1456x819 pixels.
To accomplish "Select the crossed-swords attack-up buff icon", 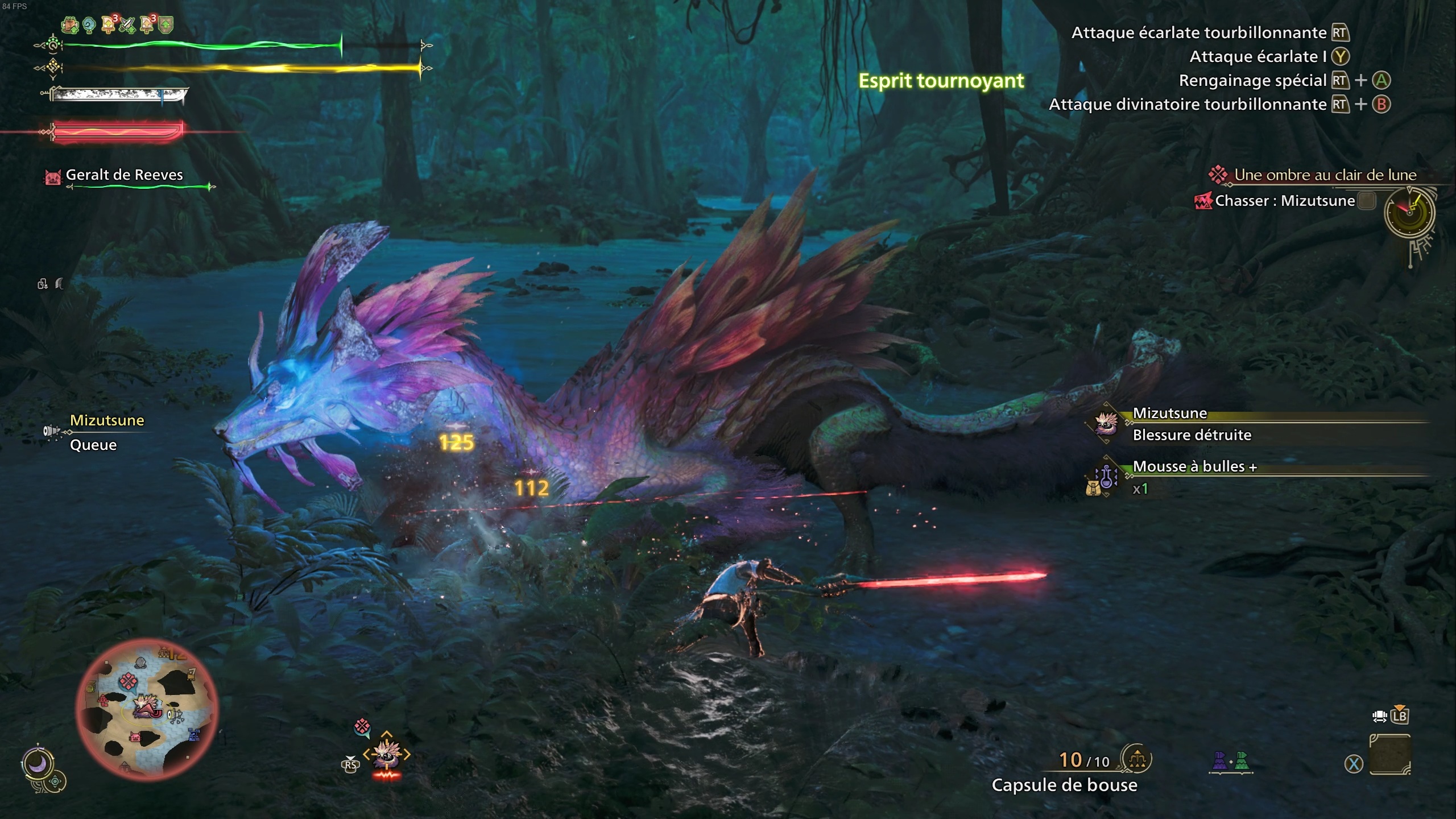I will (x=126, y=25).
